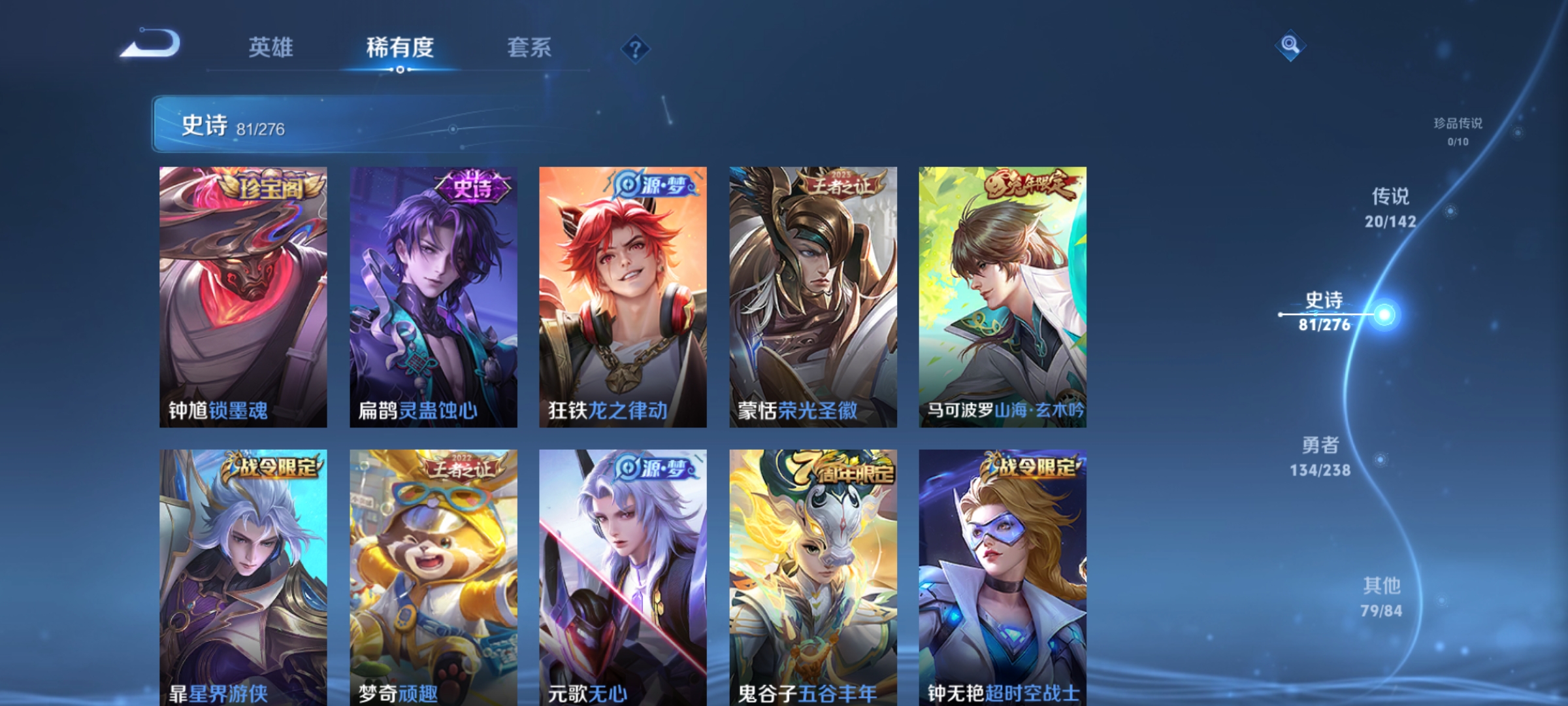Click the 源·梦 badge on 狂铁's skin card
Screen dimensions: 1568x706
point(653,184)
